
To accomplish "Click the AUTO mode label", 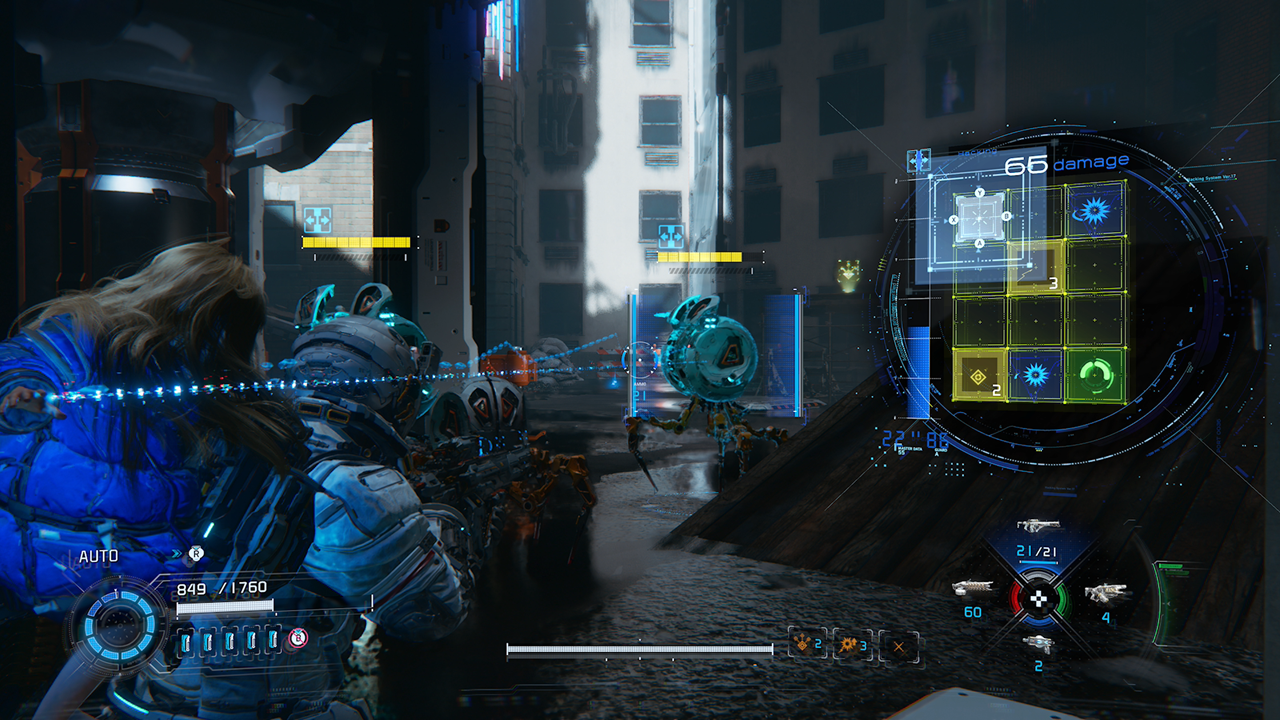I will point(100,556).
